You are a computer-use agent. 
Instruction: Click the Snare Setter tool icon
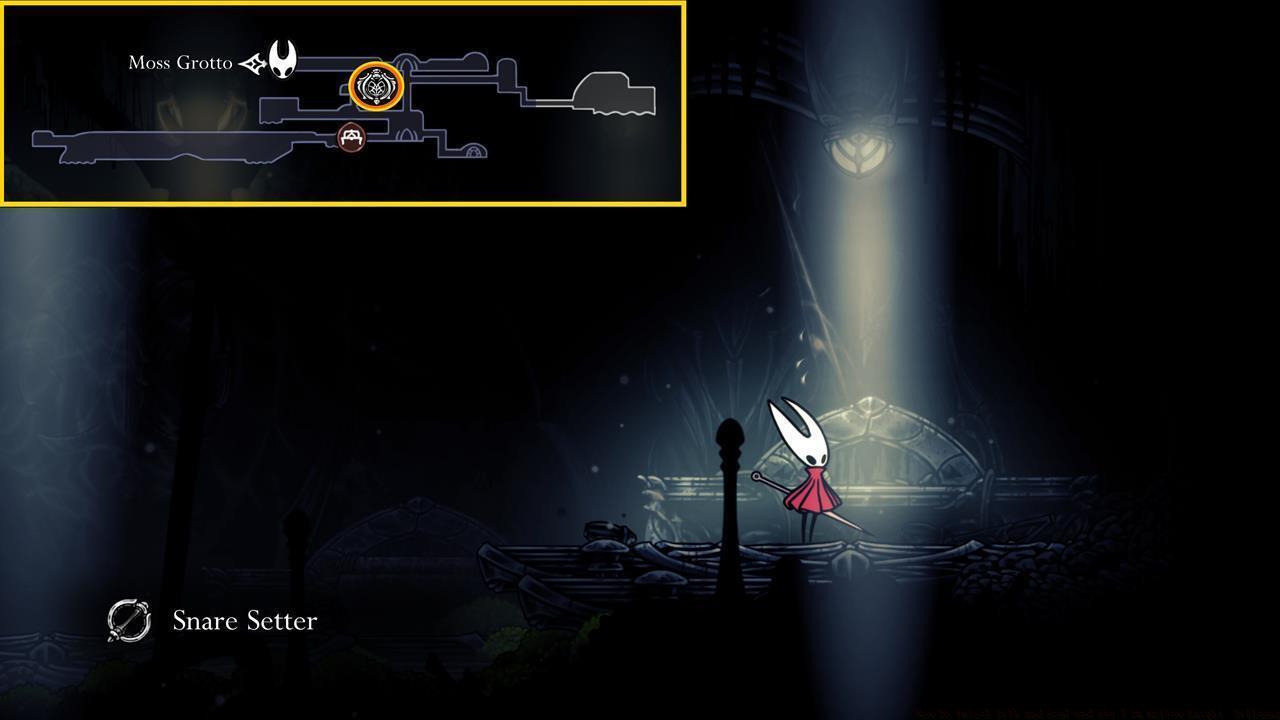[129, 621]
